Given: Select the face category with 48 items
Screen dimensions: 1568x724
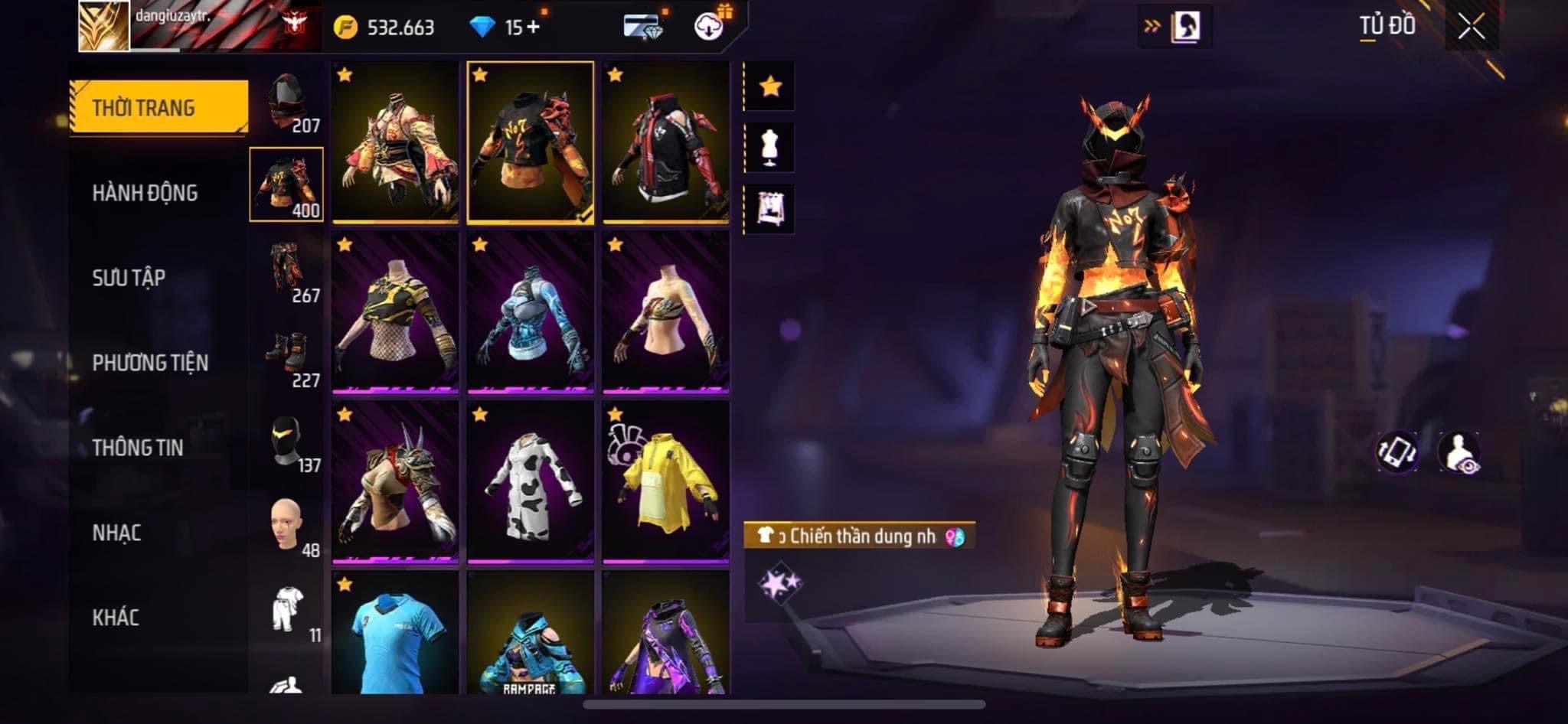Looking at the screenshot, I should pos(287,527).
